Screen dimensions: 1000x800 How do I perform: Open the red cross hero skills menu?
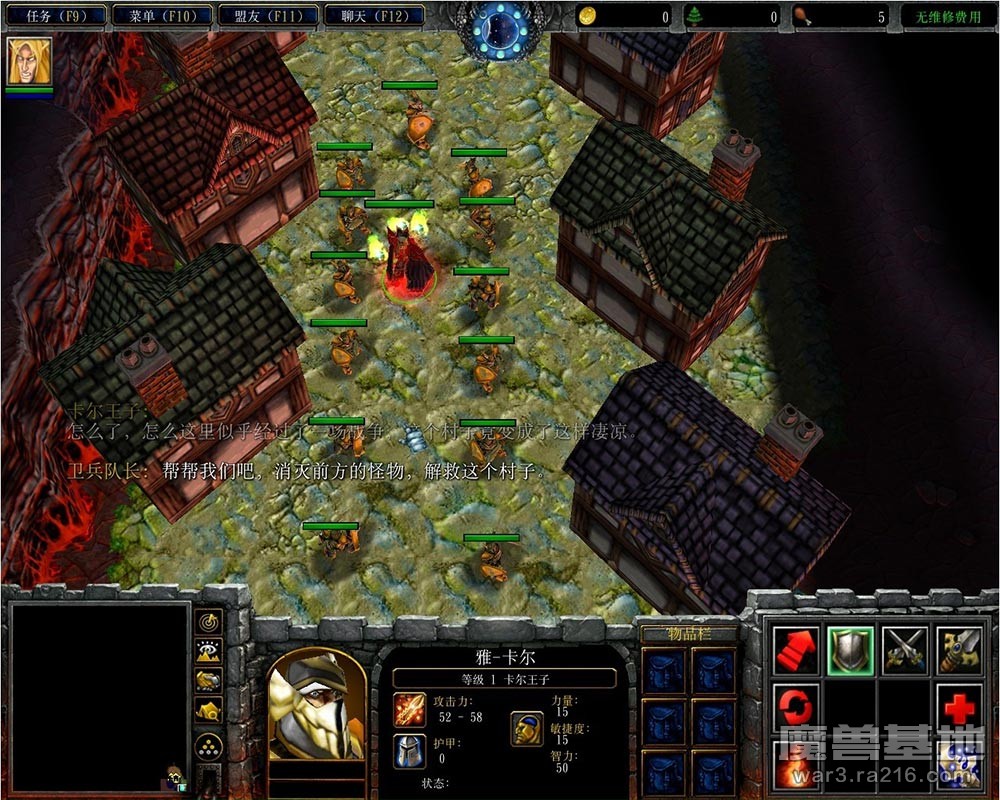click(x=959, y=706)
